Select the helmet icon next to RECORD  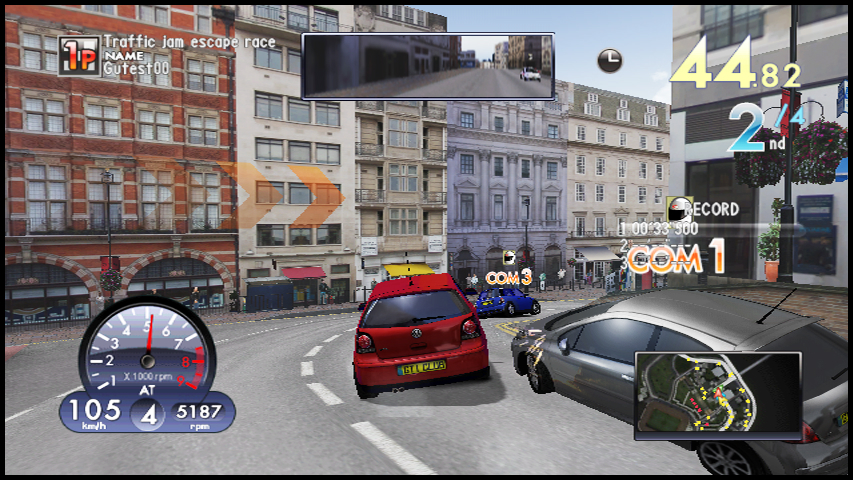point(680,210)
